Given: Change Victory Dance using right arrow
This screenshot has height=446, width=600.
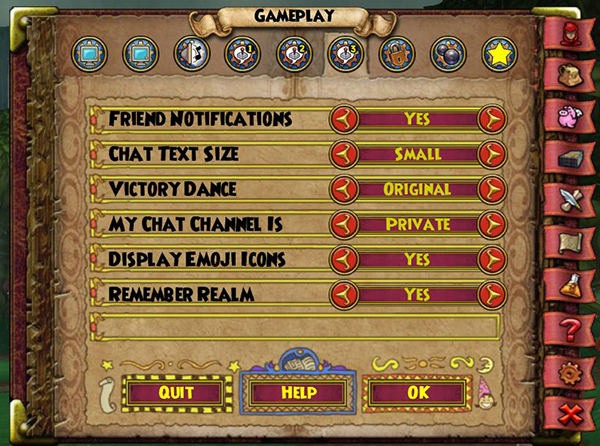Looking at the screenshot, I should pyautogui.click(x=490, y=189).
